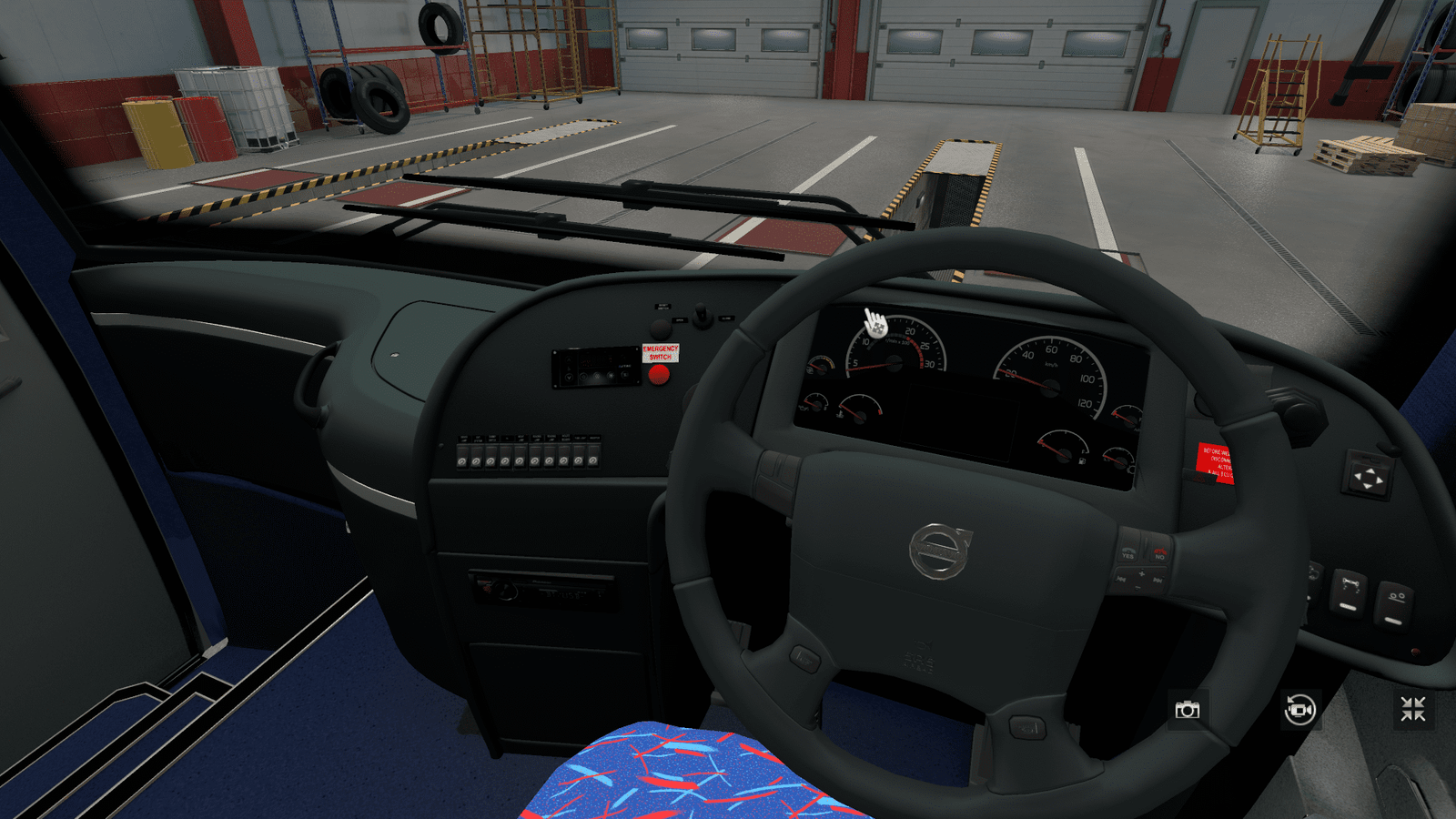This screenshot has height=819, width=1456.
Task: Exit fullscreen view with the collapse arrows icon
Action: 1412,709
